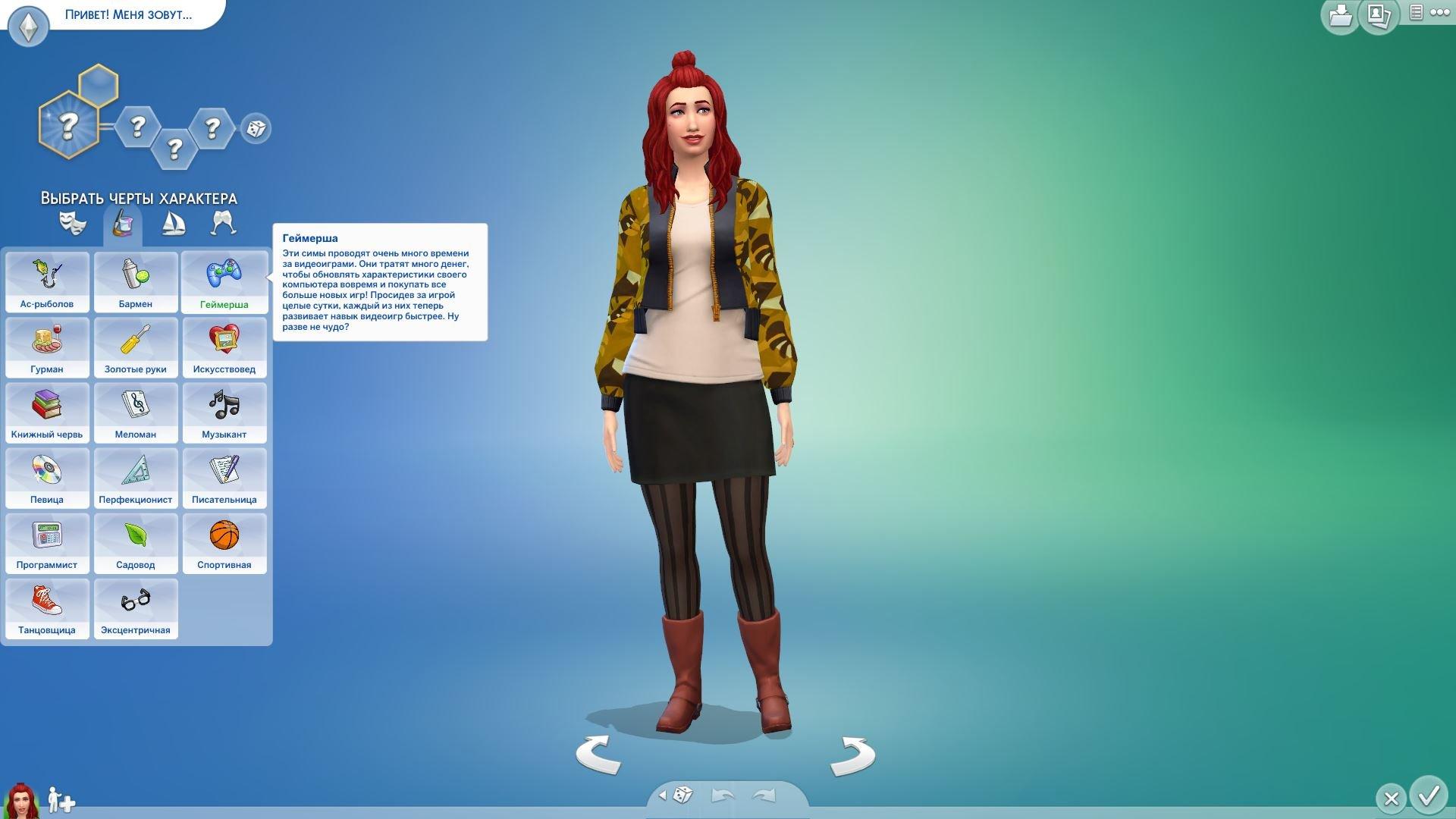Randomize traits with the dice button
The height and width of the screenshot is (819, 1456).
pyautogui.click(x=256, y=128)
